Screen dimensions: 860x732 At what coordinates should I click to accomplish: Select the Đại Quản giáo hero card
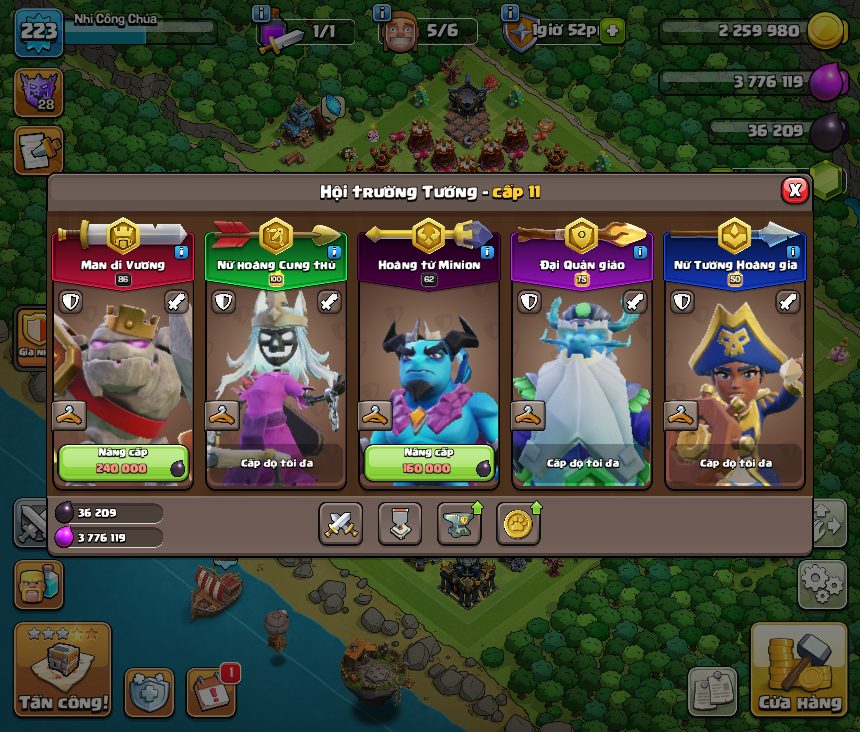[x=581, y=380]
